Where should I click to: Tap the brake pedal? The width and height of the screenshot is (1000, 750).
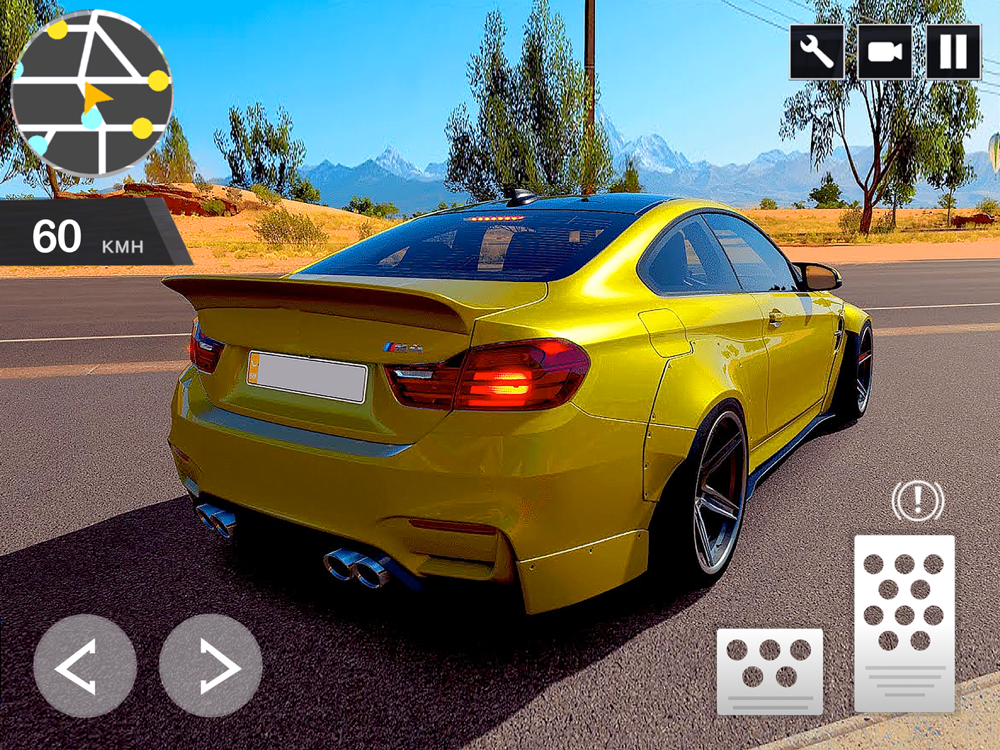click(770, 671)
